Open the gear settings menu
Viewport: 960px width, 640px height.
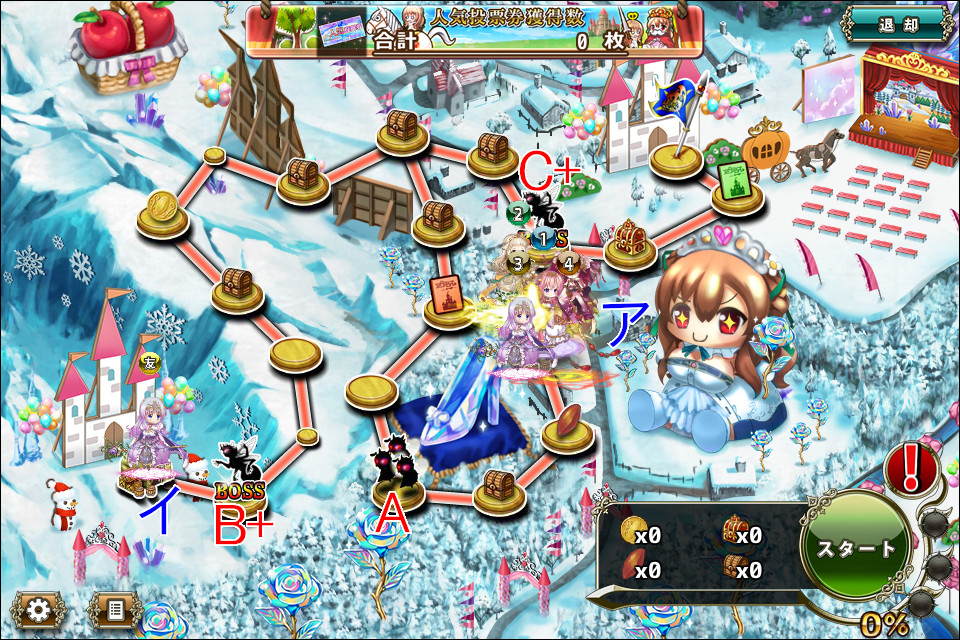pos(38,609)
